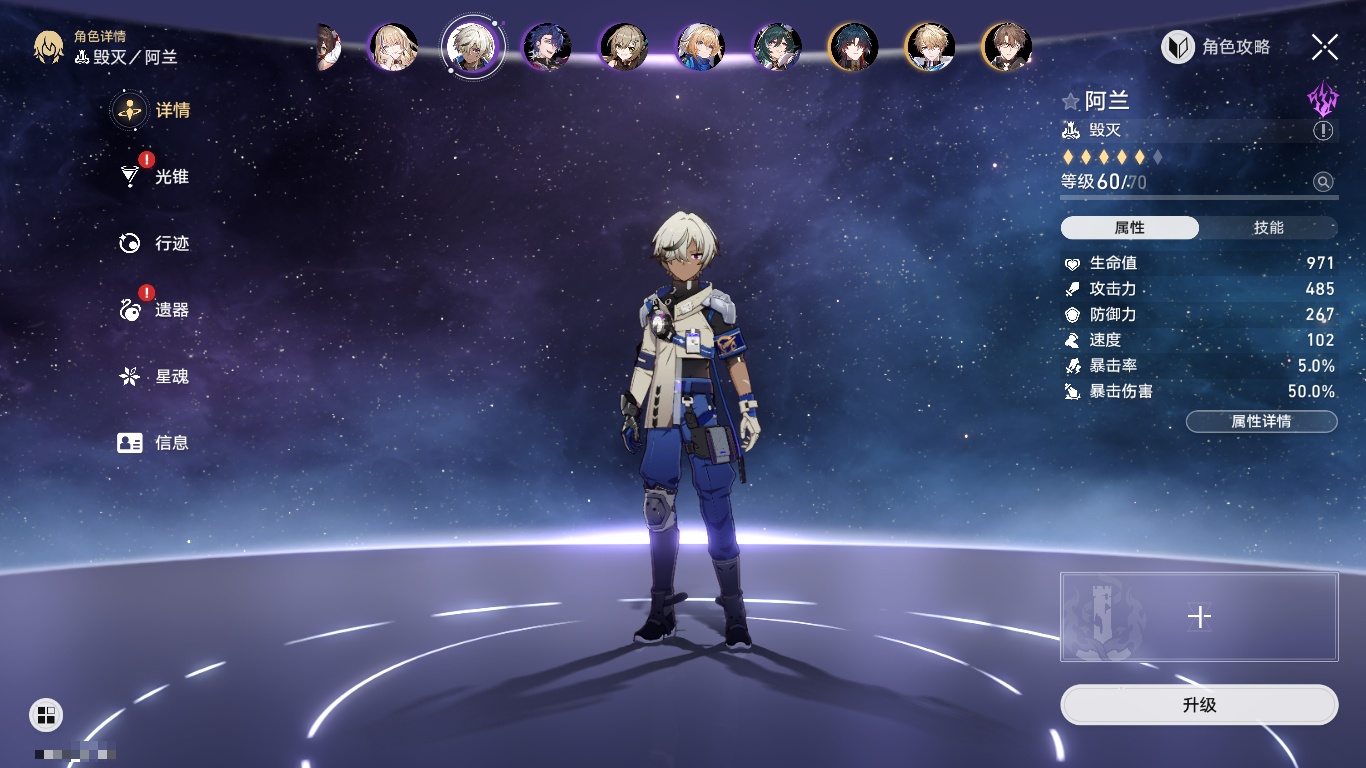The image size is (1366, 768).
Task: Open the 行迹 traces menu
Action: click(x=170, y=243)
